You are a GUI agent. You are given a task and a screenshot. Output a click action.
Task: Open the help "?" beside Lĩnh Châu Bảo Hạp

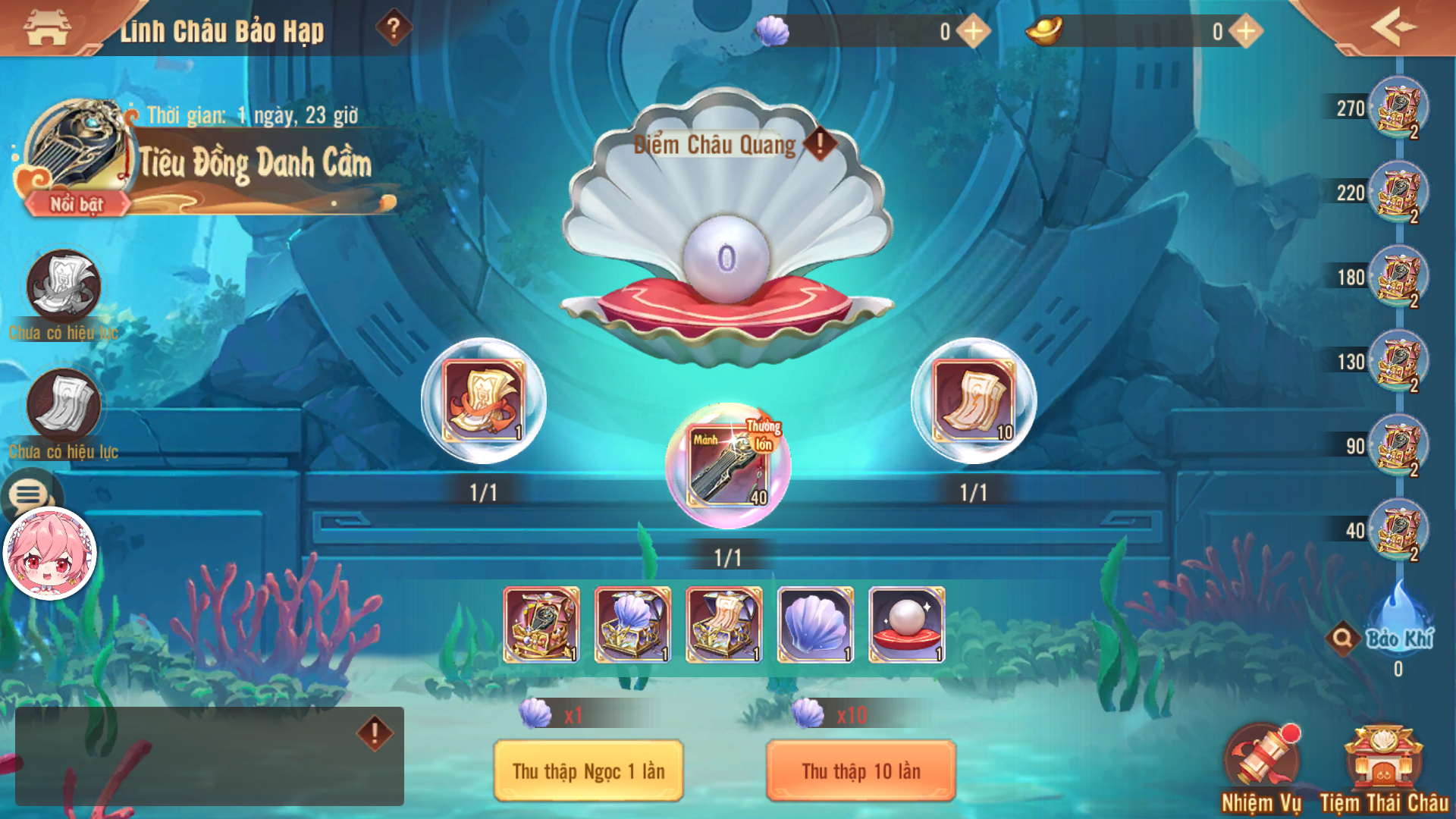(393, 27)
